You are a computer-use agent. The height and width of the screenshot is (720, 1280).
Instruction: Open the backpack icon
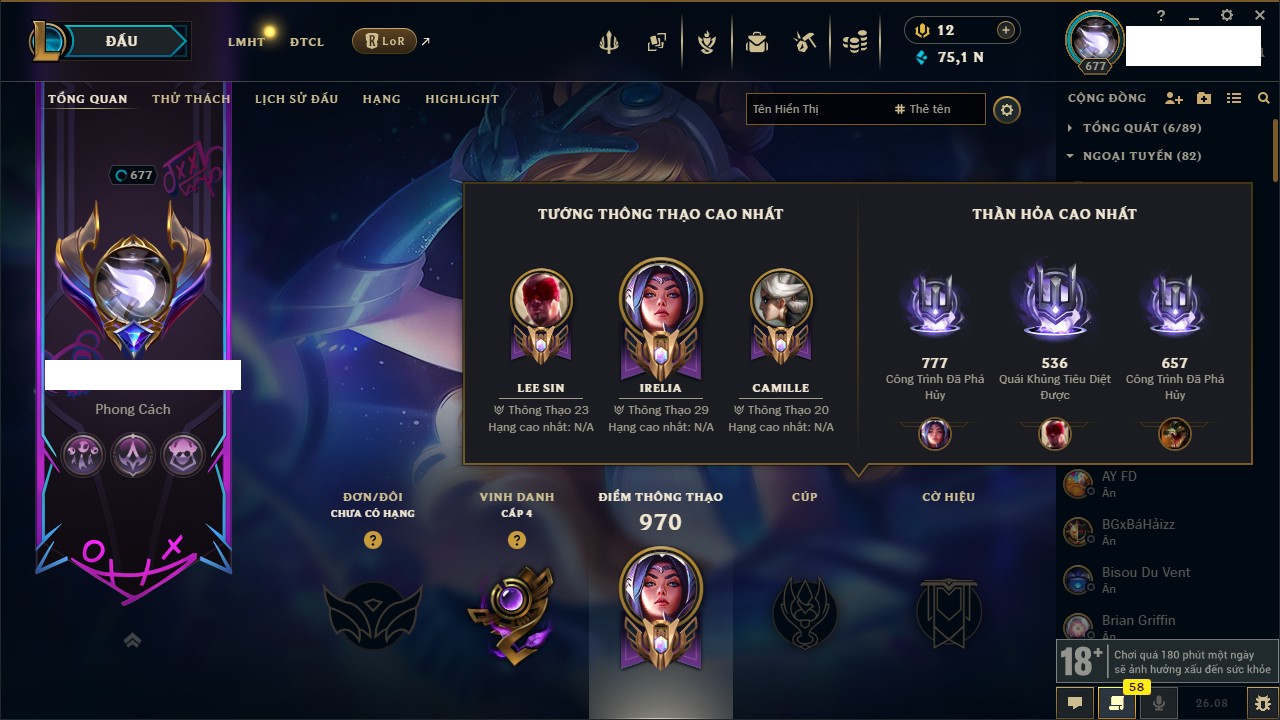click(757, 42)
